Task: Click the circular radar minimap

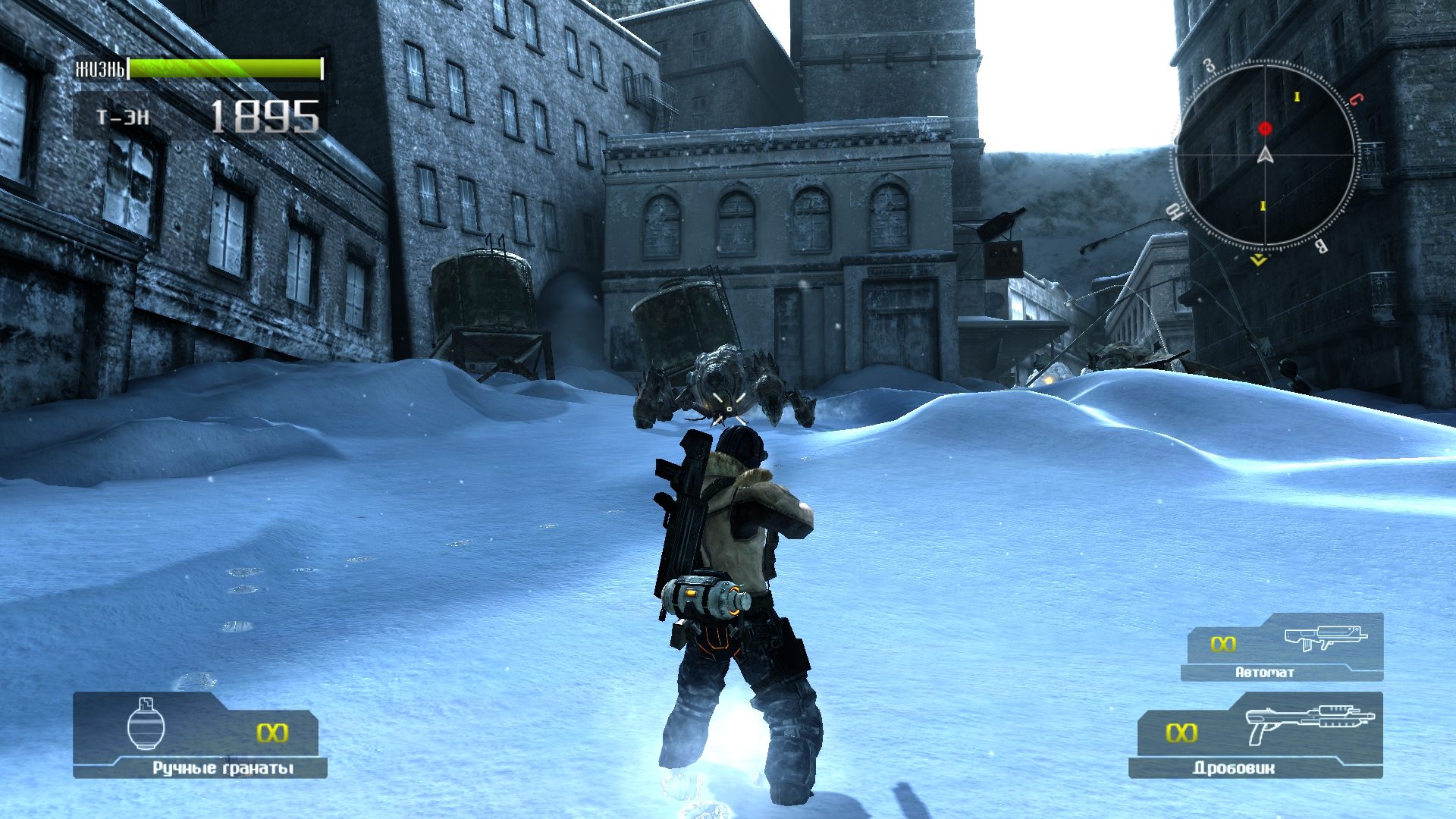Action: pyautogui.click(x=1264, y=155)
